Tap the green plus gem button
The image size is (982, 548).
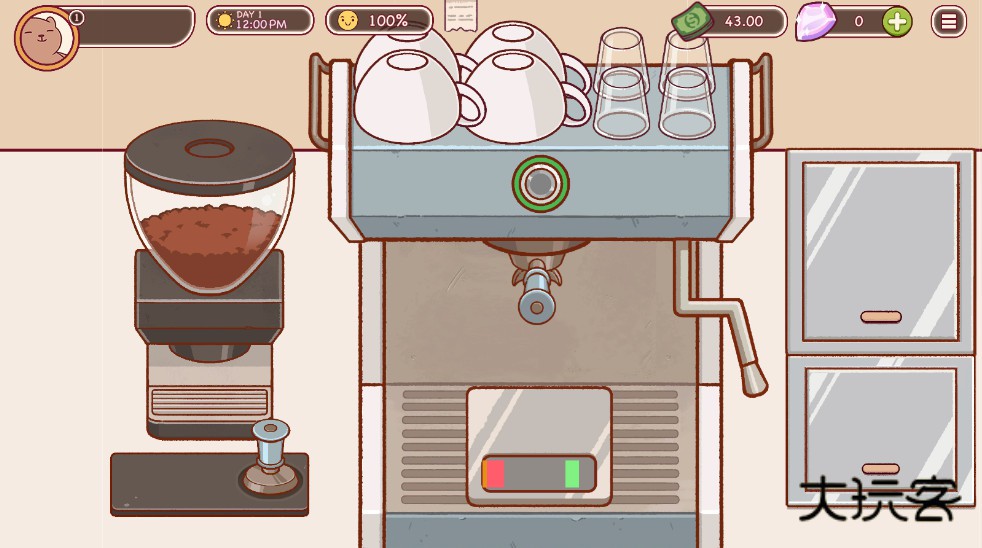[x=897, y=21]
